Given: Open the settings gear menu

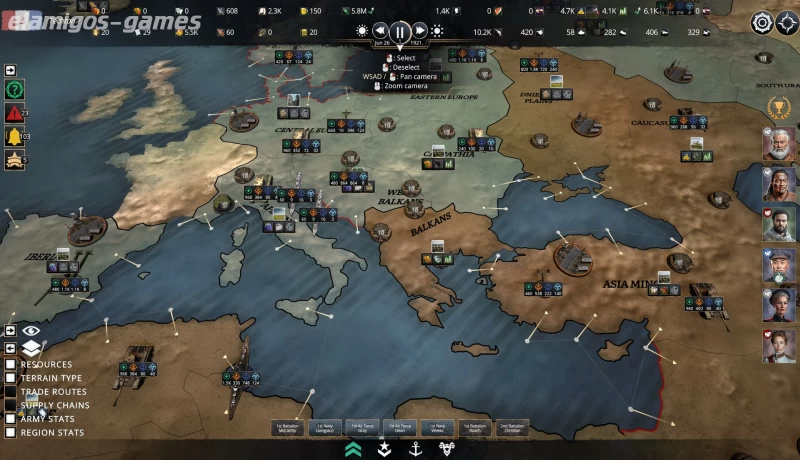Looking at the screenshot, I should (762, 22).
